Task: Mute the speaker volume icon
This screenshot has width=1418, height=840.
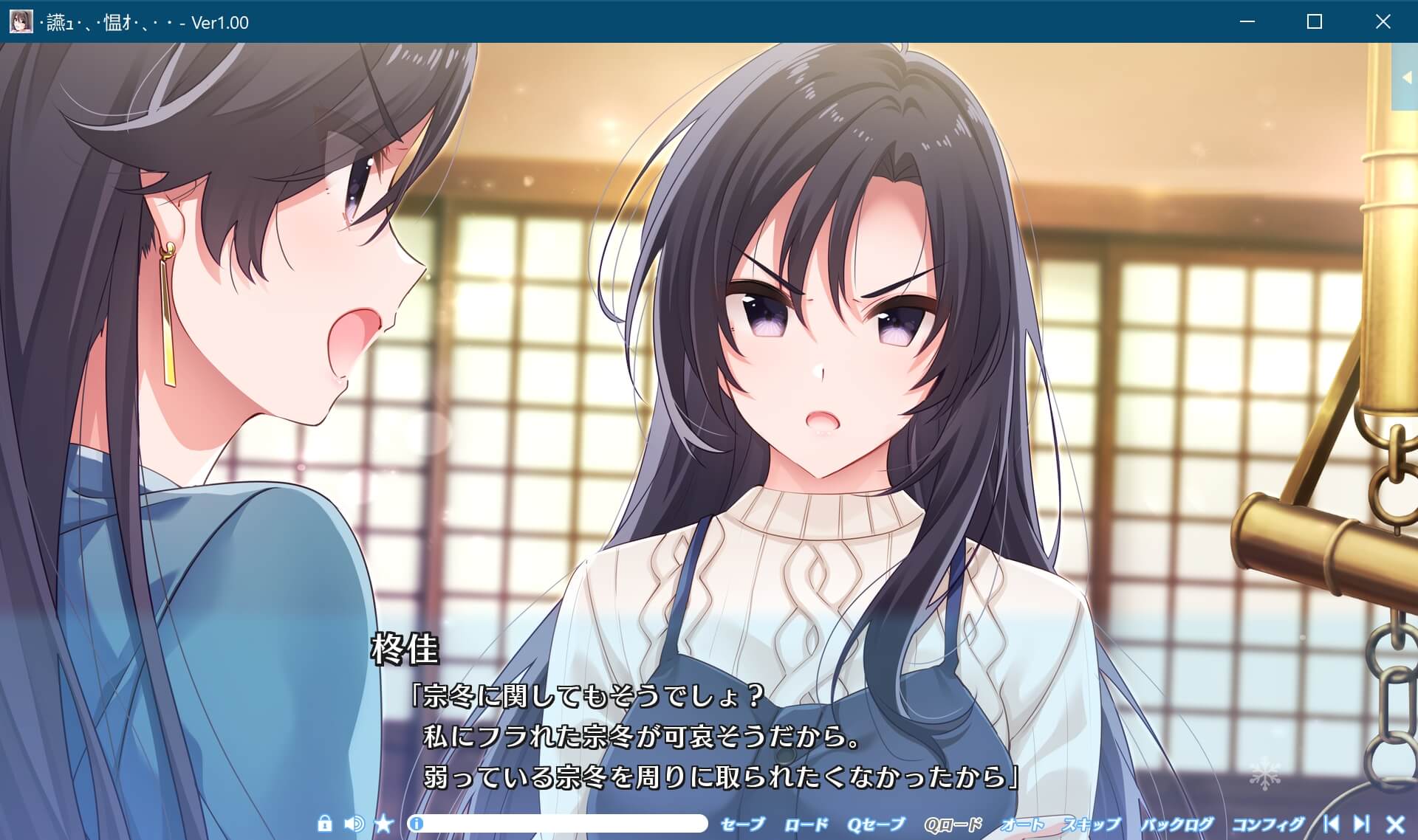Action: click(x=353, y=823)
